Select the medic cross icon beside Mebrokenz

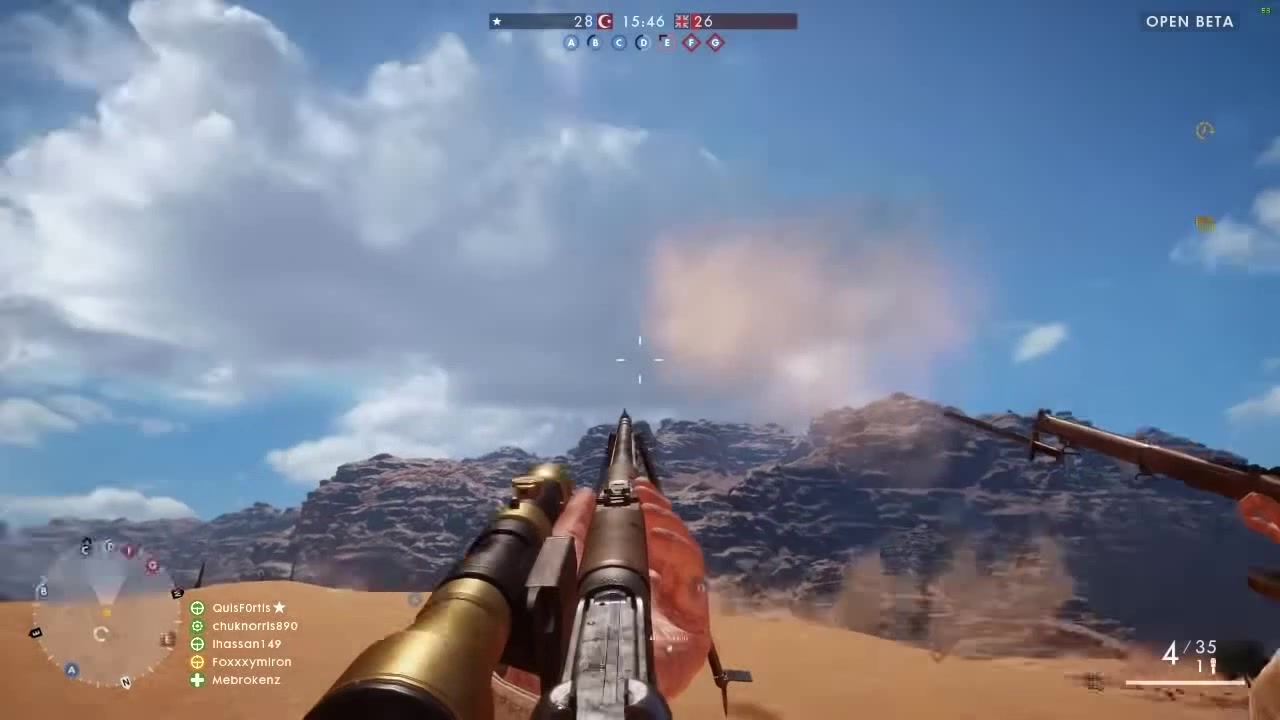pyautogui.click(x=197, y=679)
